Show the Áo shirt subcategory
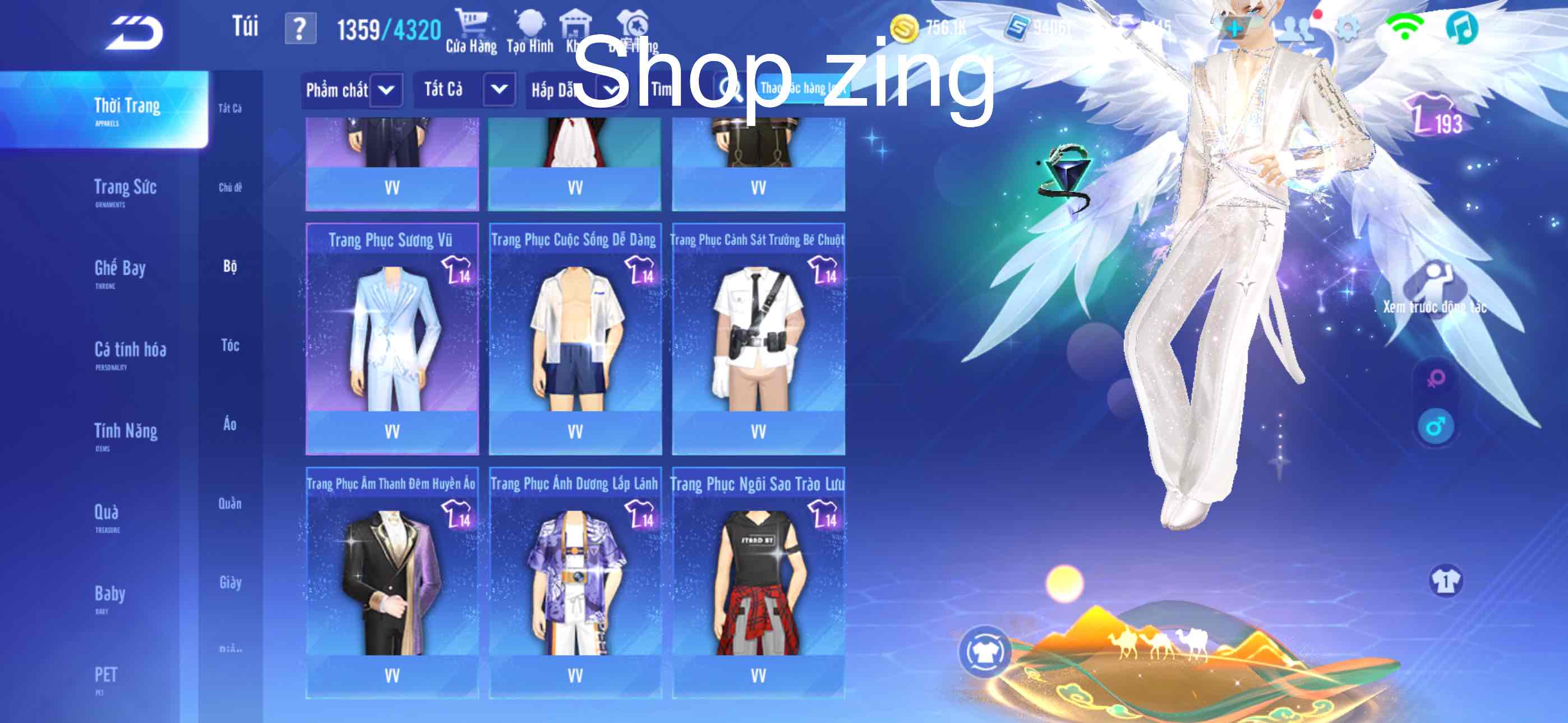This screenshot has height=723, width=1568. click(229, 424)
